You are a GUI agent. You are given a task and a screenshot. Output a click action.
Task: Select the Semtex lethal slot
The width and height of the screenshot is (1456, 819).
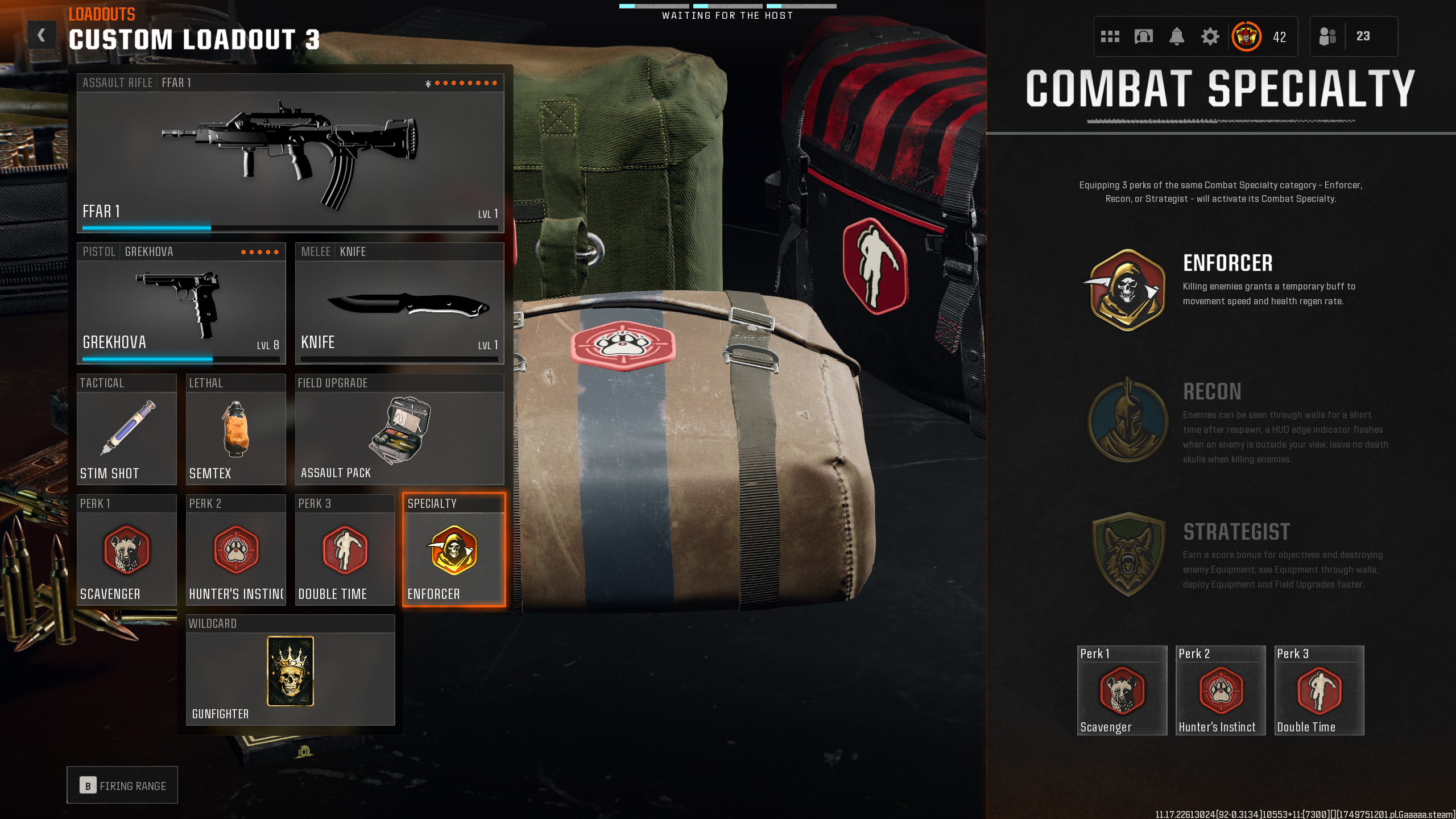(x=235, y=430)
